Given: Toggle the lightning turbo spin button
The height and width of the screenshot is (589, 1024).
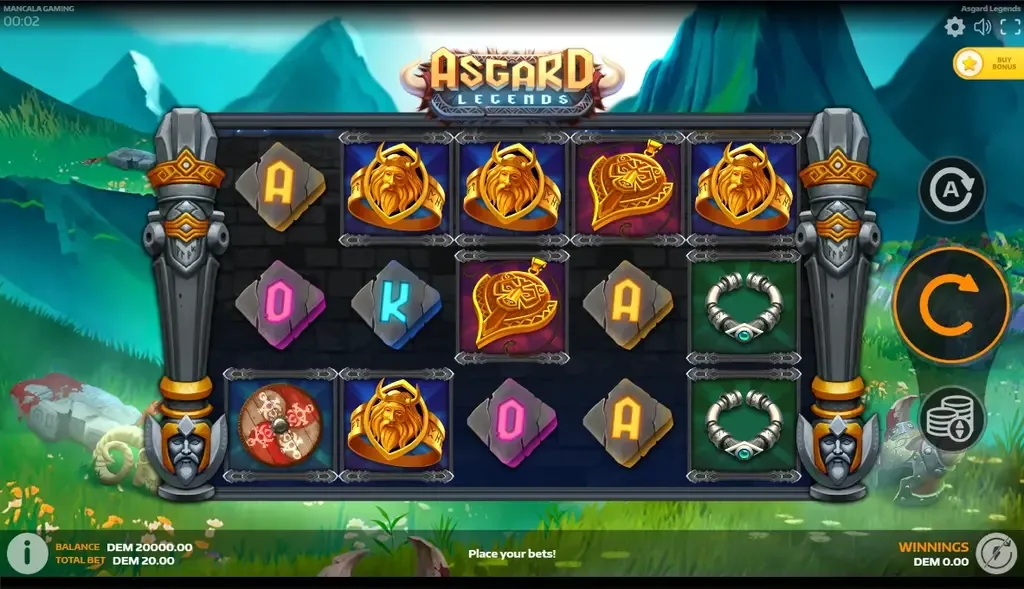Looking at the screenshot, I should click(x=995, y=553).
